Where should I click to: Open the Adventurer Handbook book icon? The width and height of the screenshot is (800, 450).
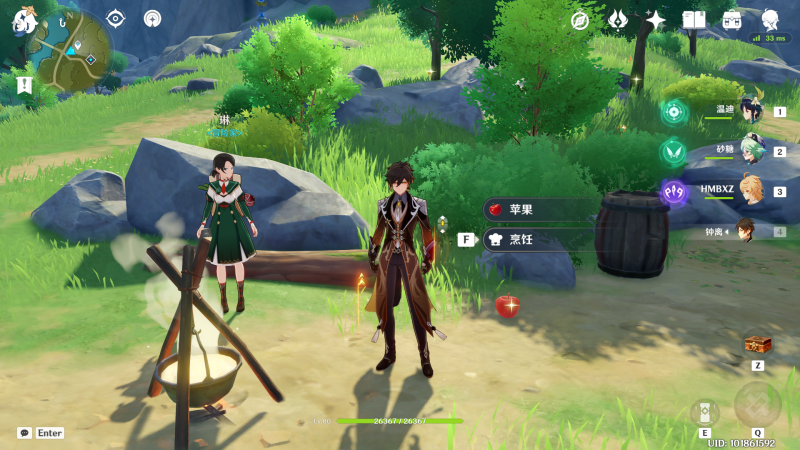[x=694, y=20]
